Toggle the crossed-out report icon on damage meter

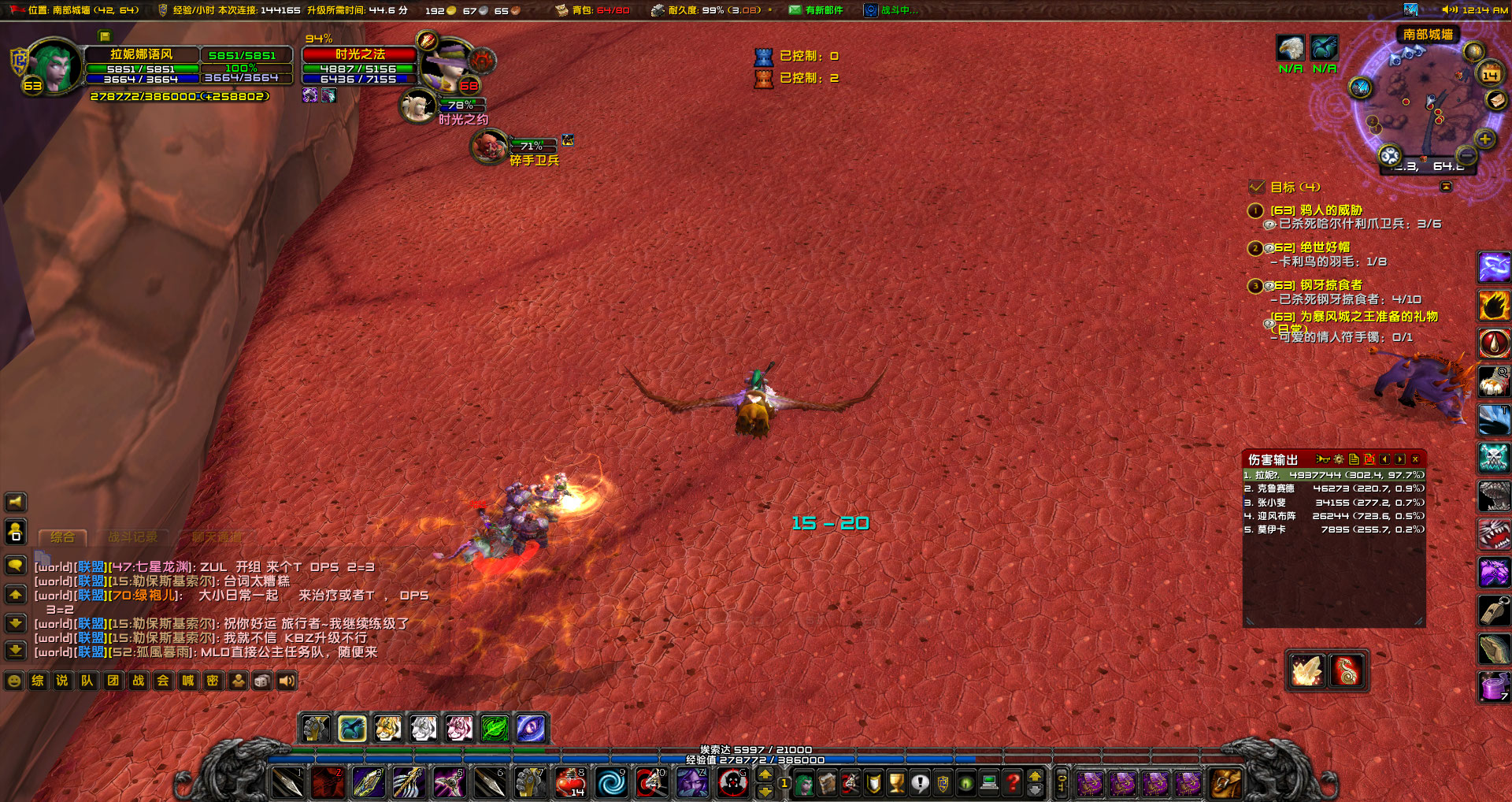tap(1369, 460)
